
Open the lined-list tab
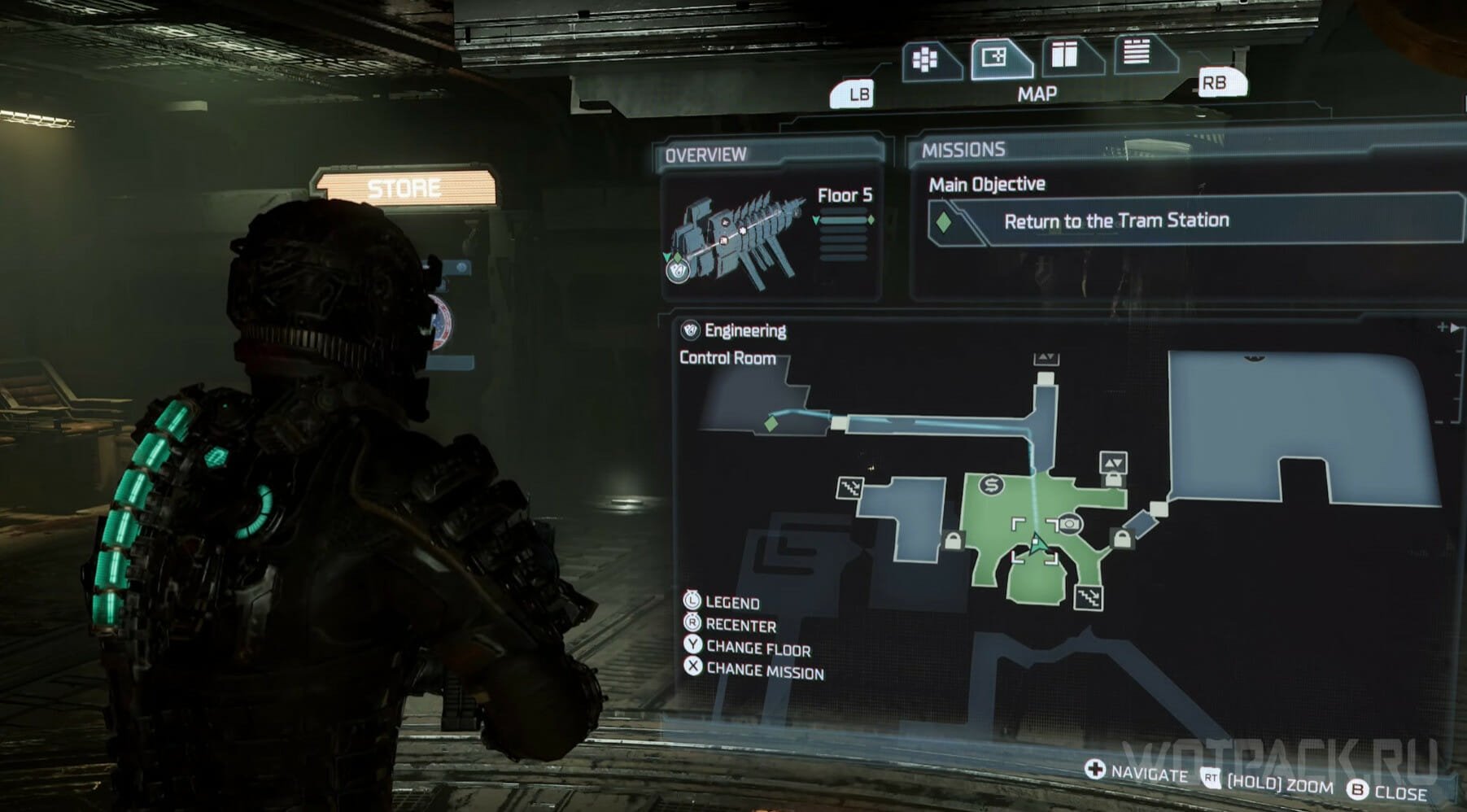pyautogui.click(x=1137, y=52)
